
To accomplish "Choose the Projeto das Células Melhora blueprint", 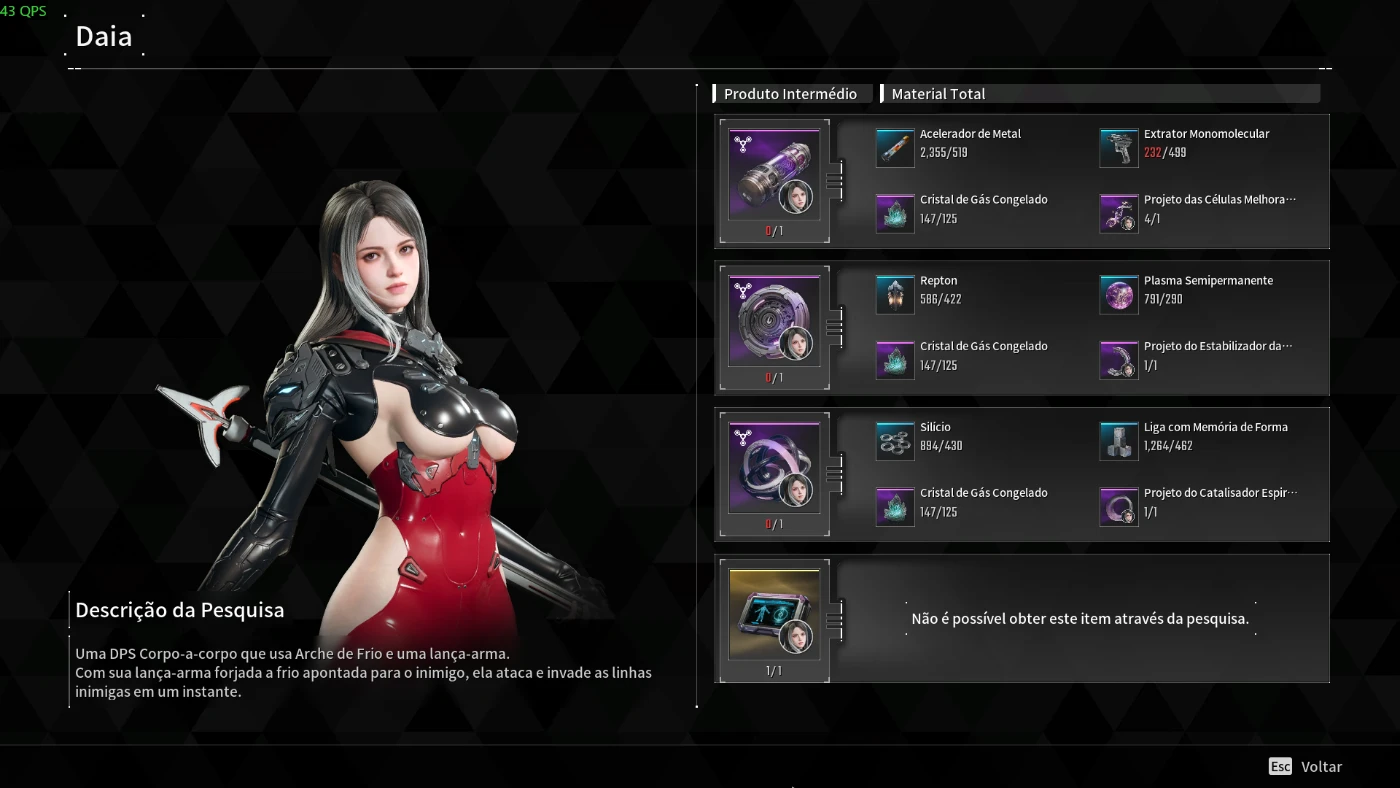I will (1119, 213).
